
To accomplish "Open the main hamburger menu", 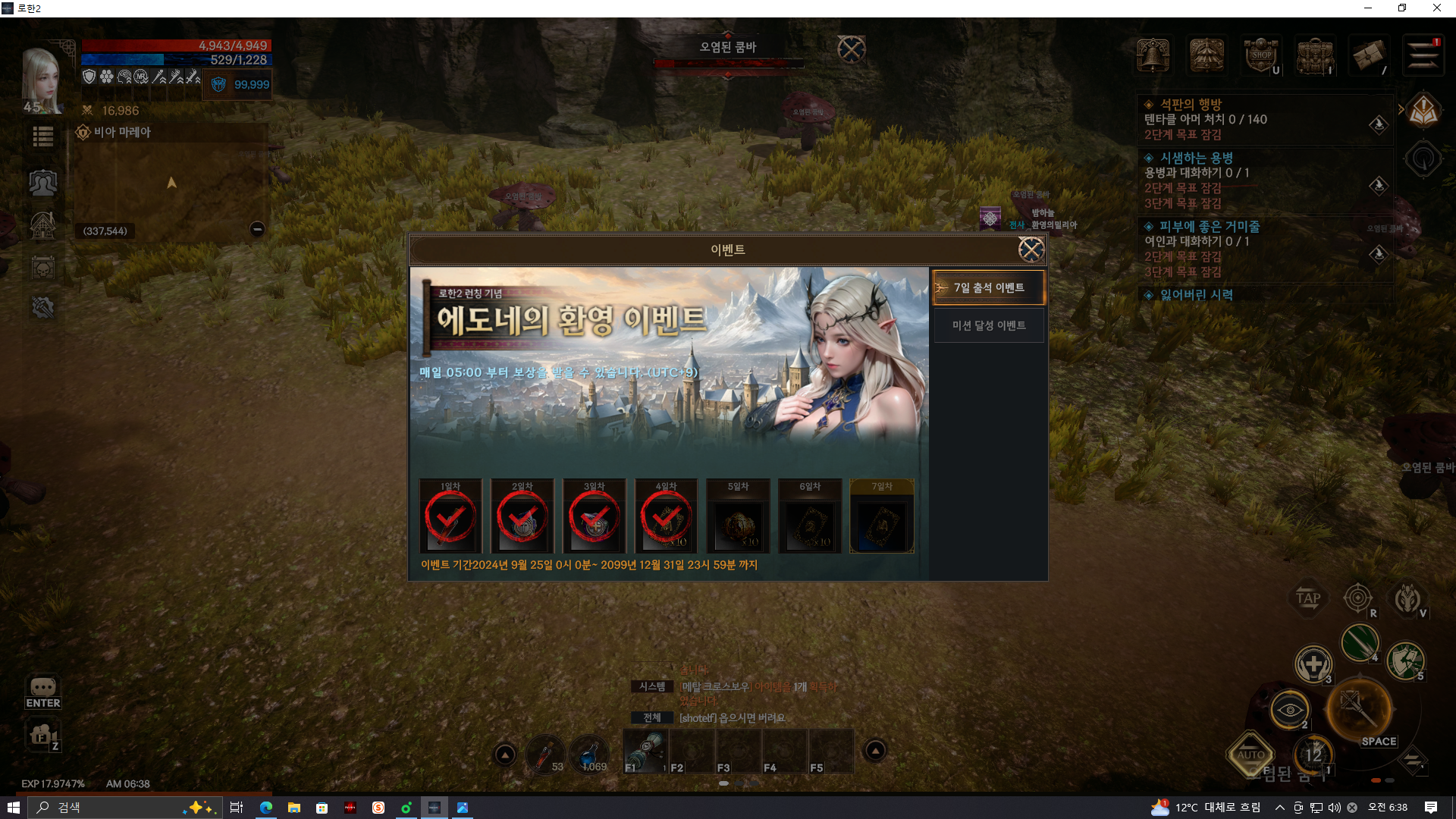I will (1423, 55).
